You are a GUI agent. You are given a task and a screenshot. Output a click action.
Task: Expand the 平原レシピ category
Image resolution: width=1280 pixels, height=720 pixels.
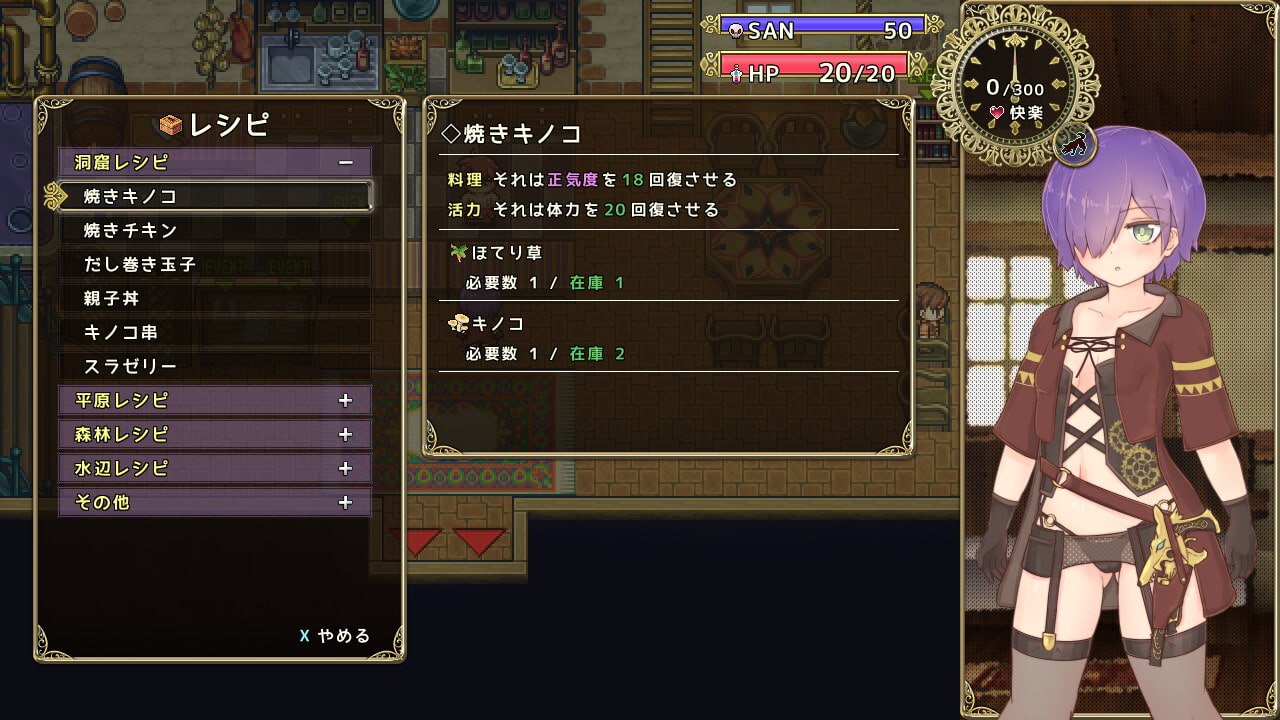345,400
